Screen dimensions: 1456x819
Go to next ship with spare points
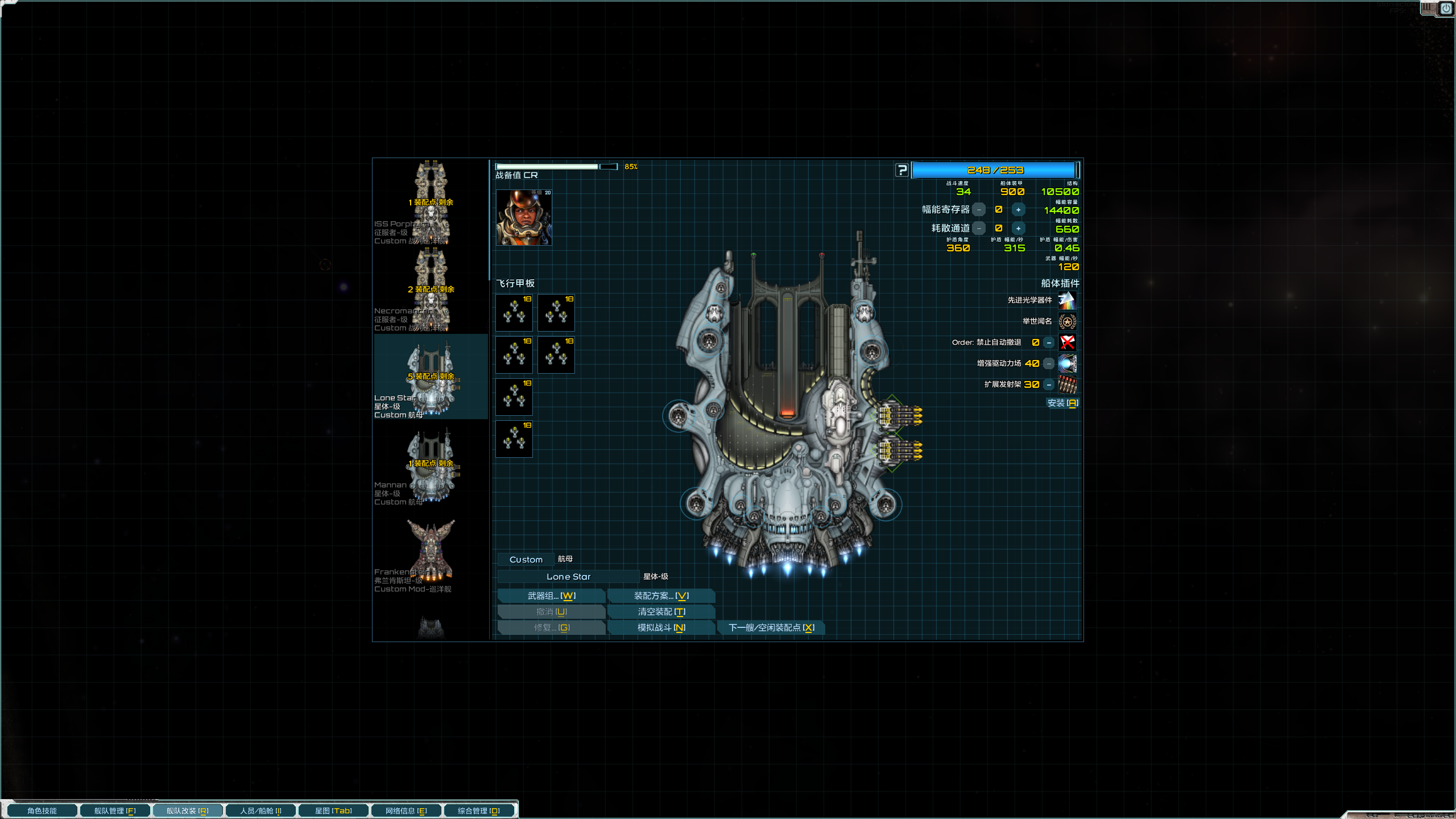771,627
